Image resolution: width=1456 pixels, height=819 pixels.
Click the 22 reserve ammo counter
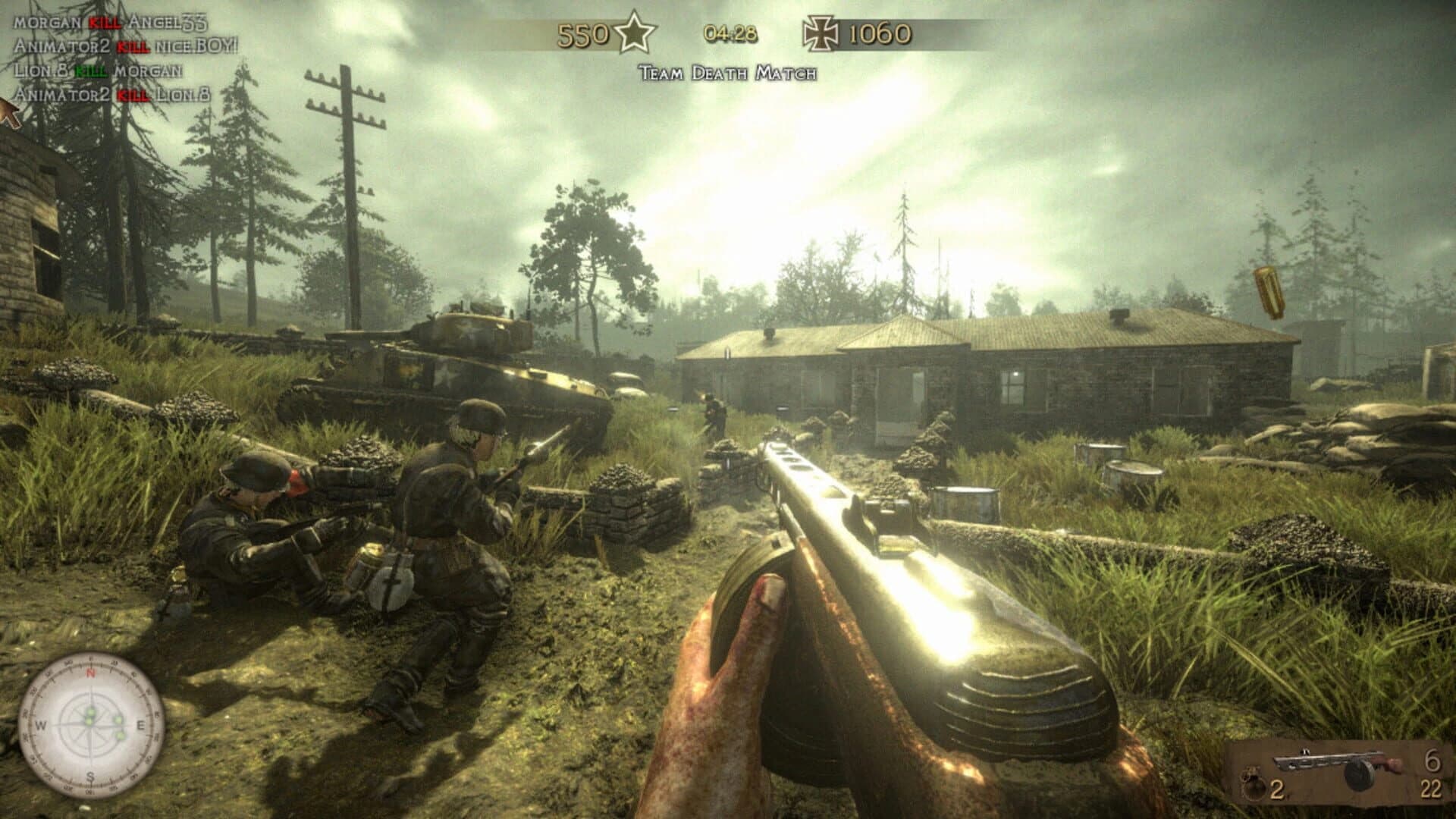point(1433,789)
